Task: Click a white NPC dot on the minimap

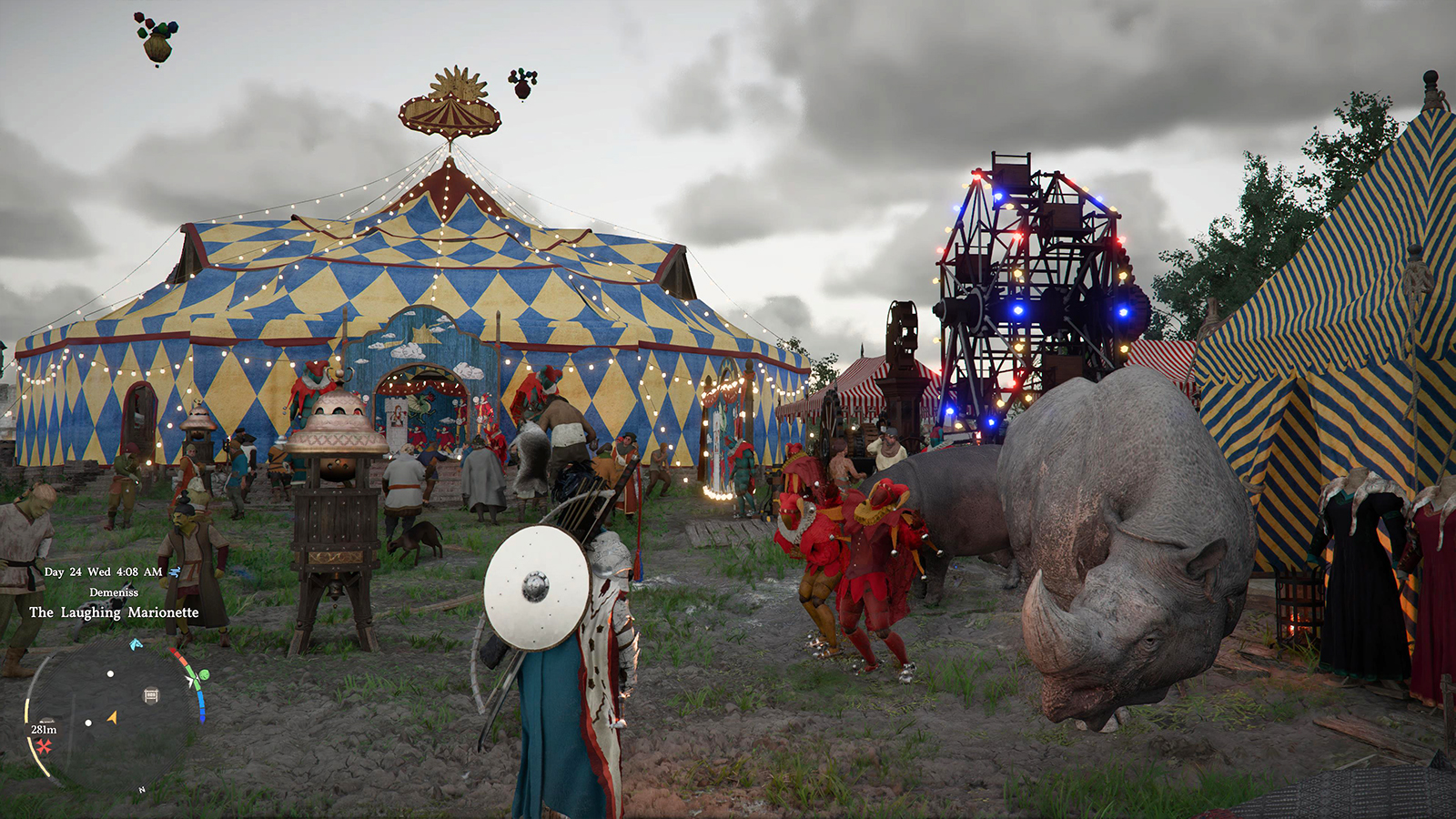Action: coord(110,674)
